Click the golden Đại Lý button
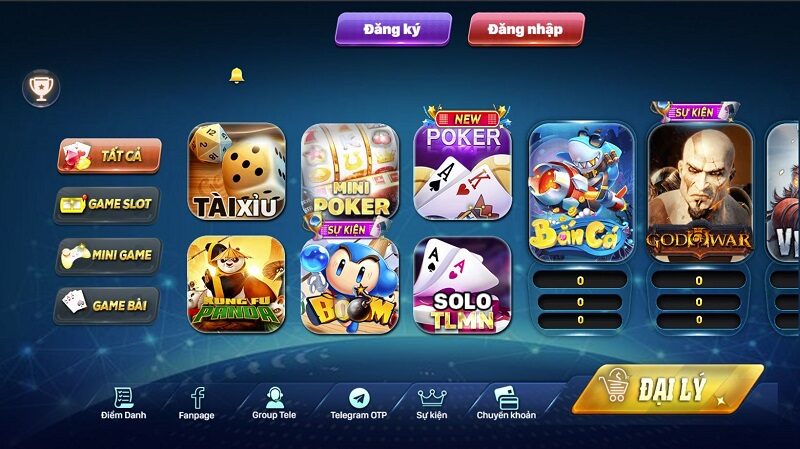 tap(668, 390)
